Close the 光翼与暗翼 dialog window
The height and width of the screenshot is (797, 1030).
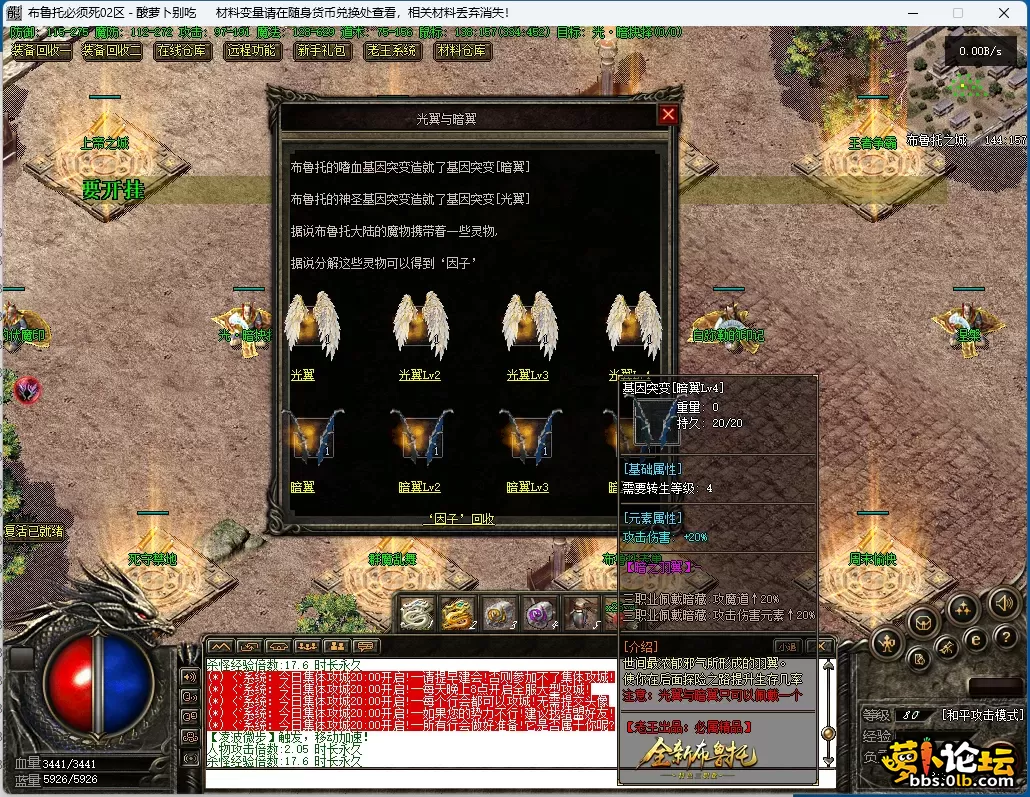click(x=668, y=115)
